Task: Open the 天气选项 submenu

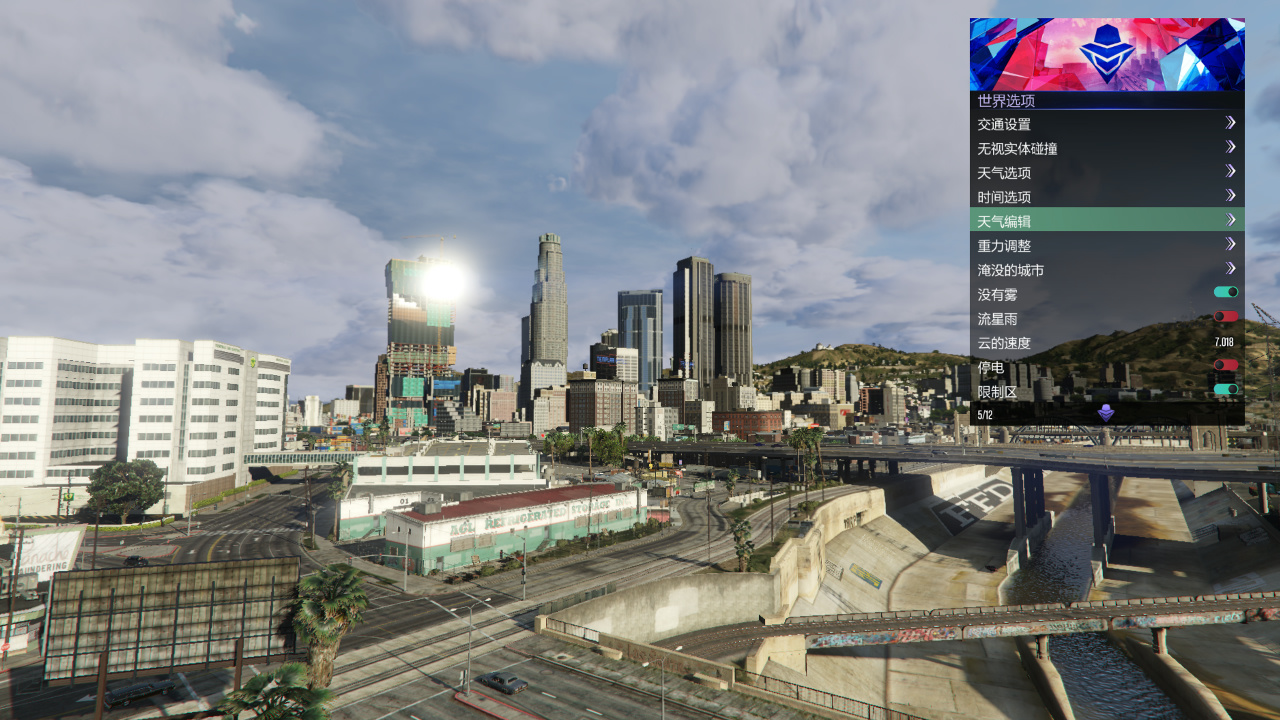Action: click(1106, 173)
